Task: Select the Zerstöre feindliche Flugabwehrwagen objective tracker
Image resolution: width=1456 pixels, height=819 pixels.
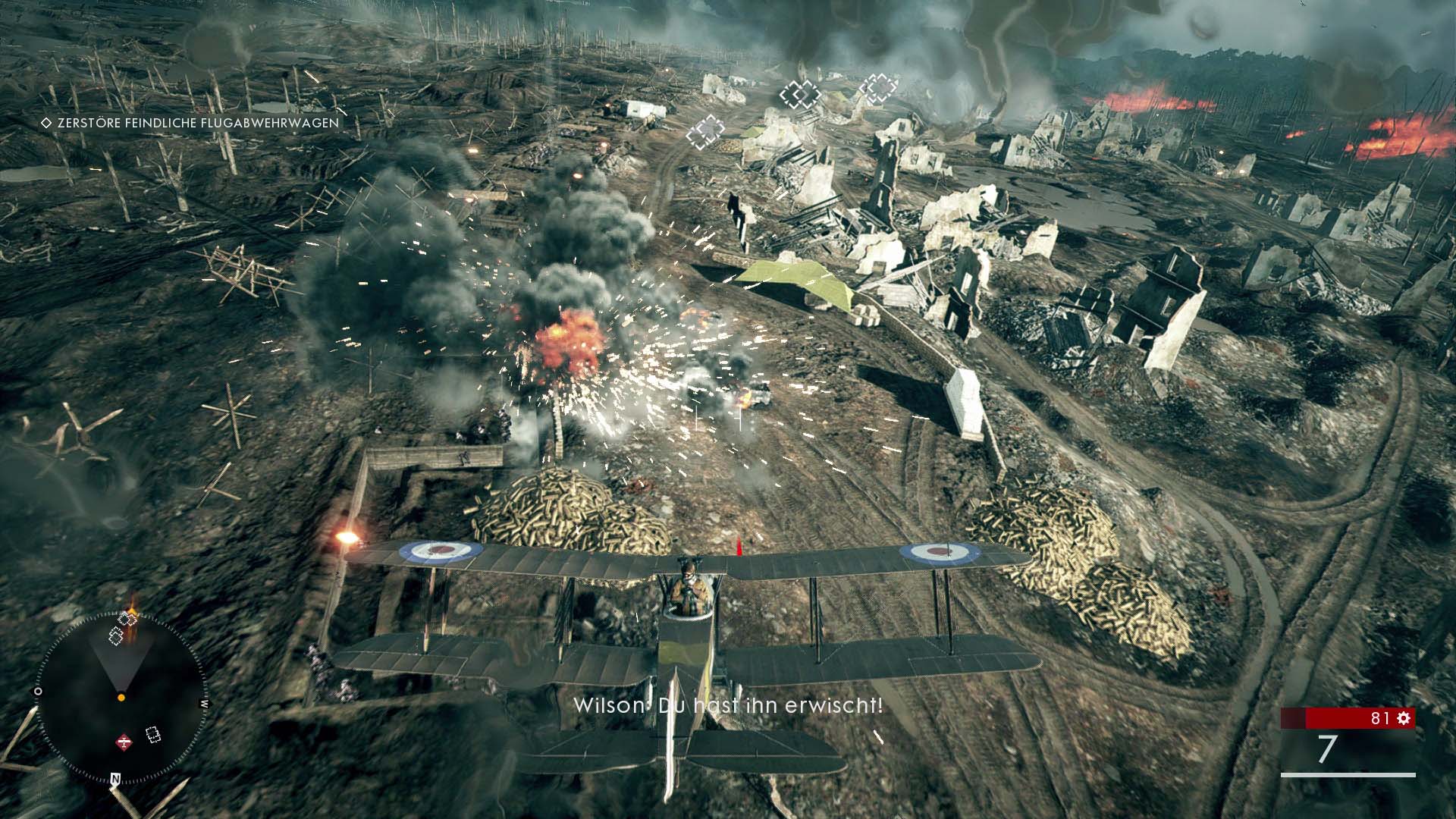Action: tap(190, 123)
